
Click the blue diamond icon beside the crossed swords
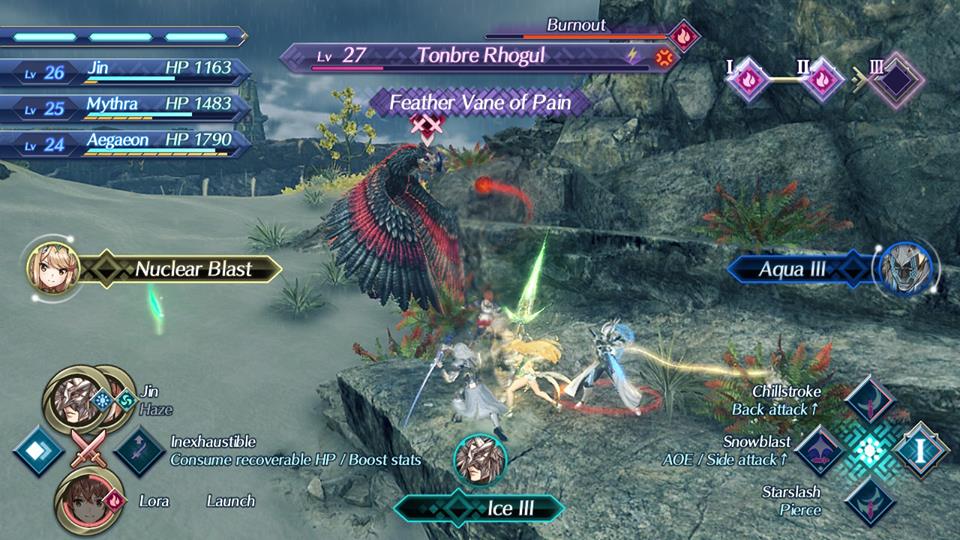point(38,450)
